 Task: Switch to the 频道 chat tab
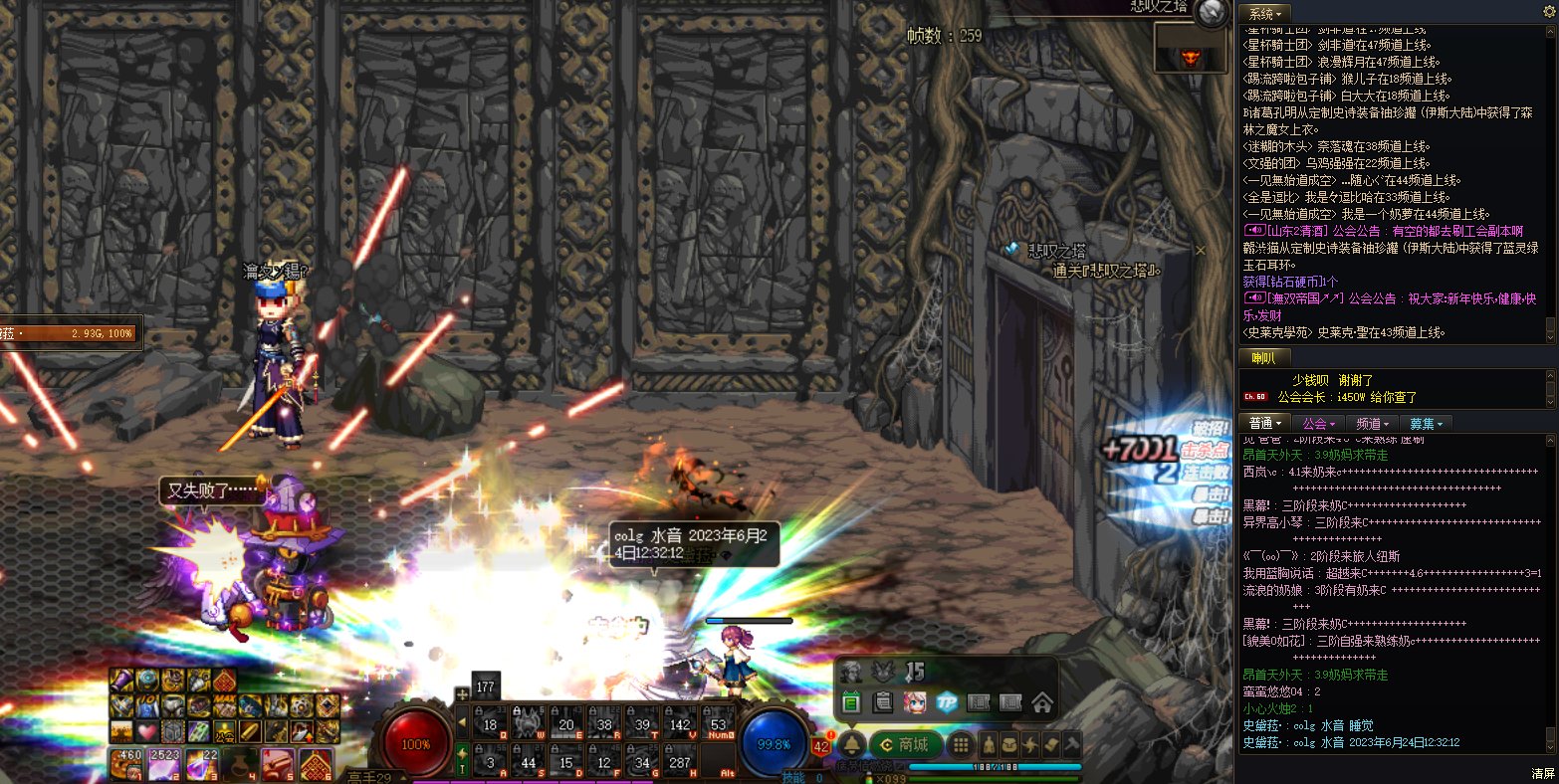(1373, 424)
